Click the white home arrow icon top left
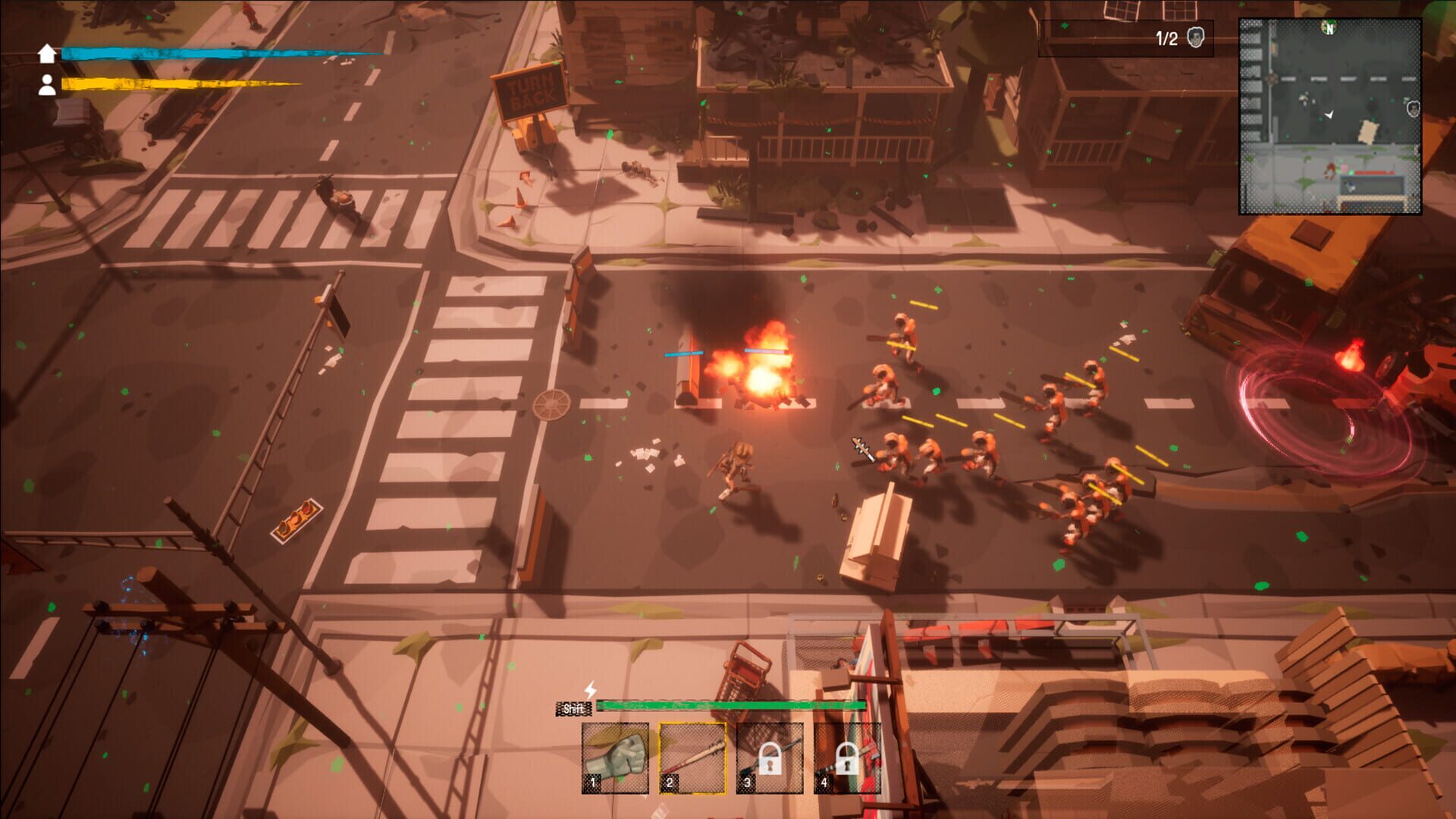The height and width of the screenshot is (819, 1456). pos(47,53)
